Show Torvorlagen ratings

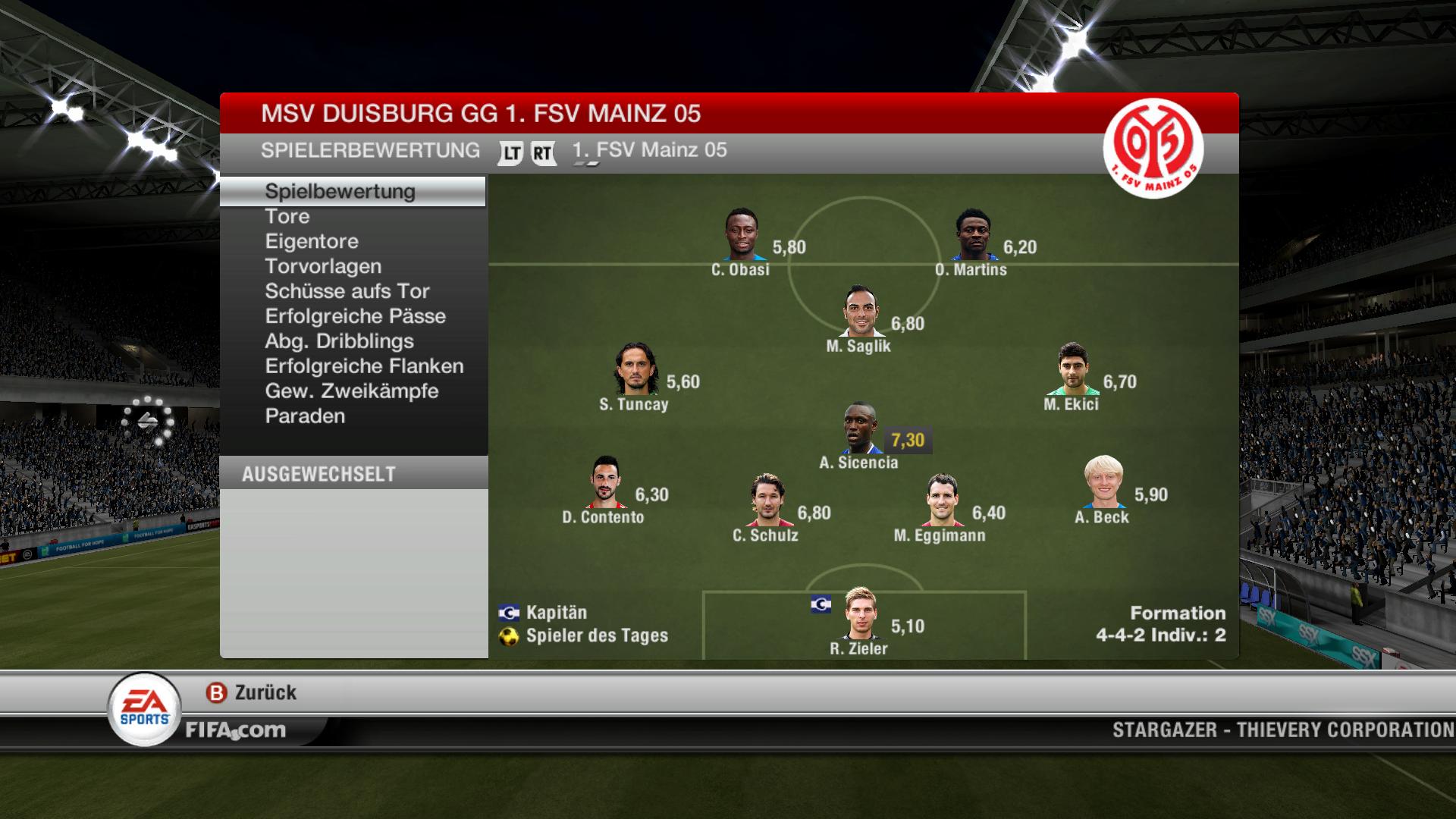click(323, 266)
